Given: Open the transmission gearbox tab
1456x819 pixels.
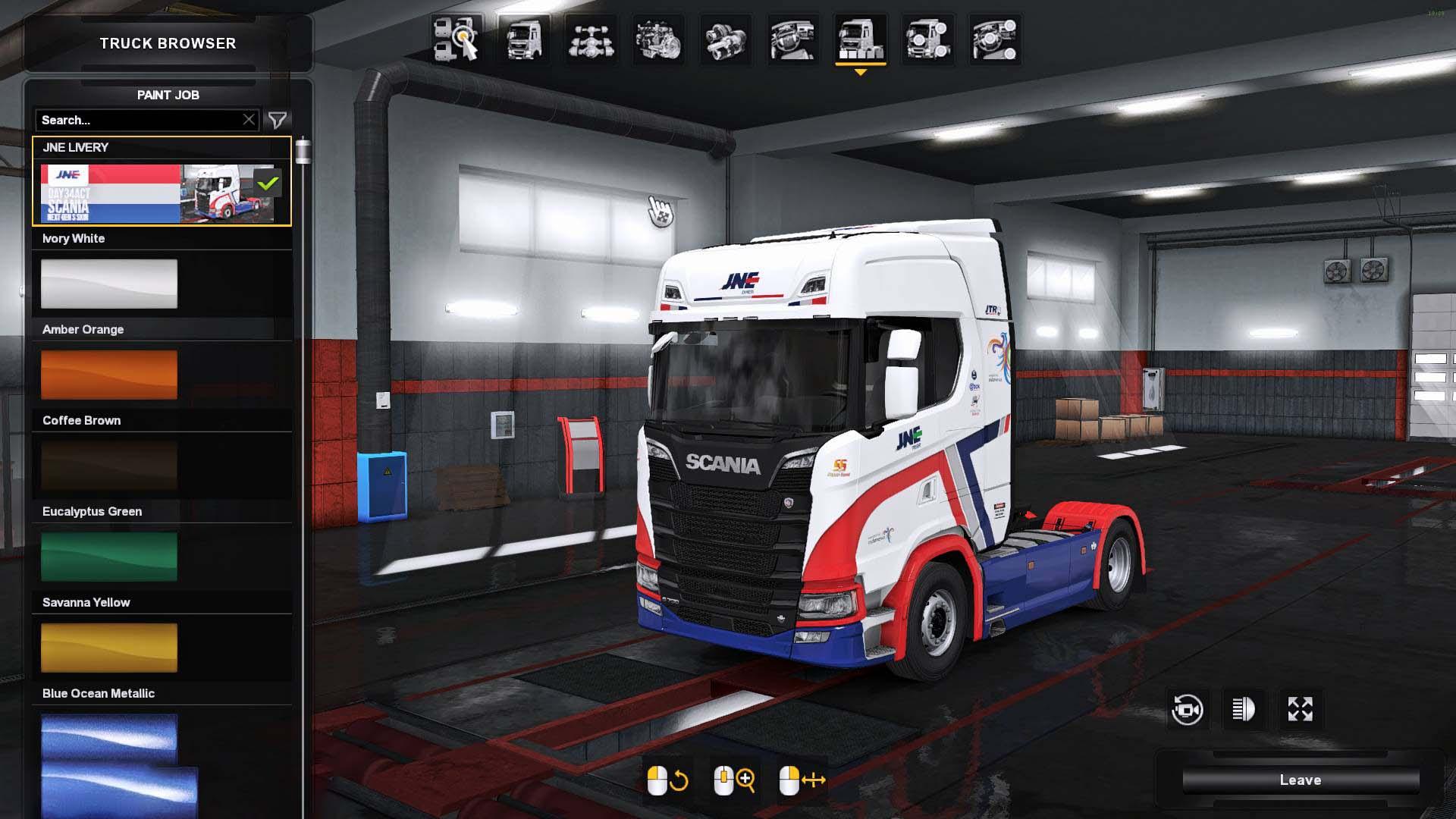Looking at the screenshot, I should click(x=725, y=39).
